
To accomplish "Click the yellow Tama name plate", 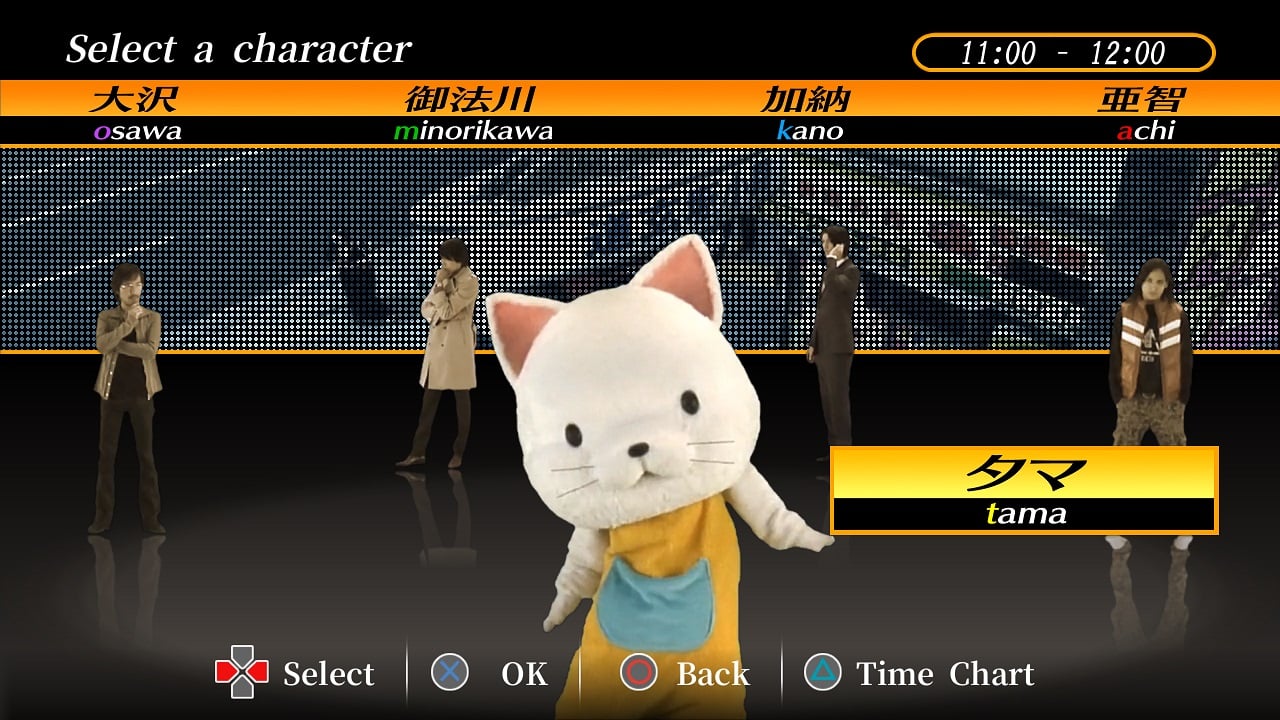I will click(1023, 490).
